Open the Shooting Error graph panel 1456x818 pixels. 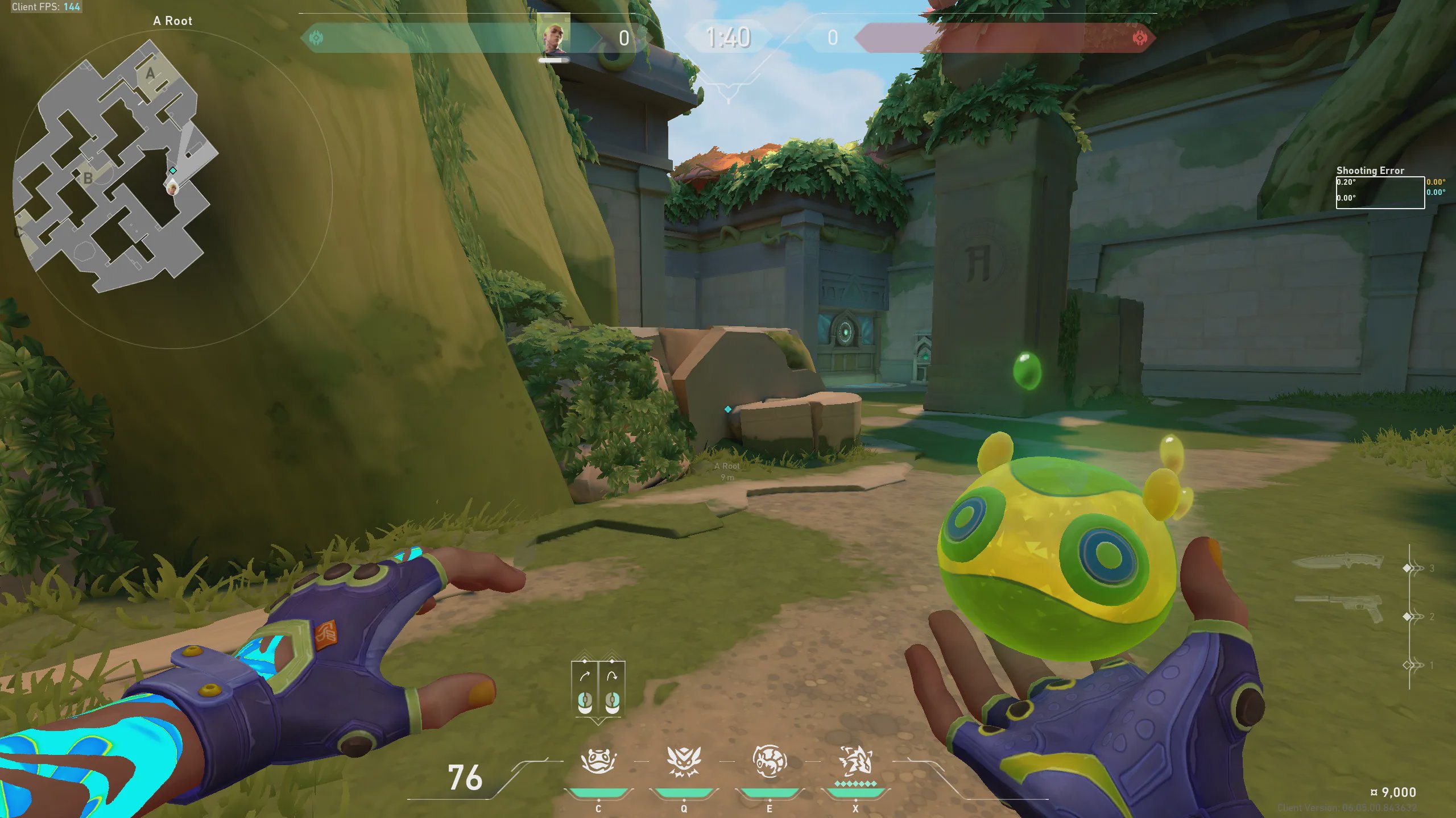1380,192
